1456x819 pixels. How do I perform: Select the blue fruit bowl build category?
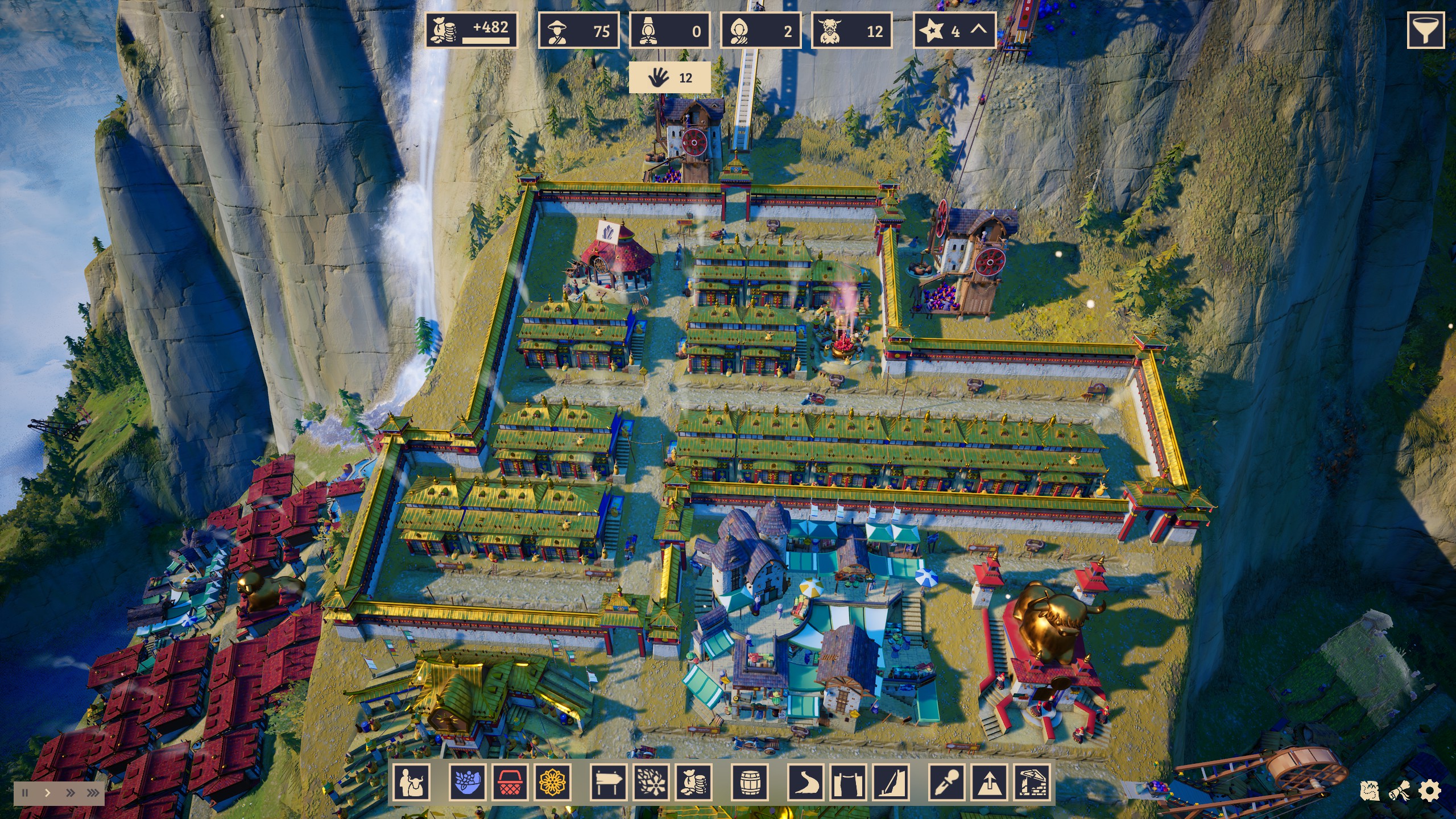click(x=468, y=783)
